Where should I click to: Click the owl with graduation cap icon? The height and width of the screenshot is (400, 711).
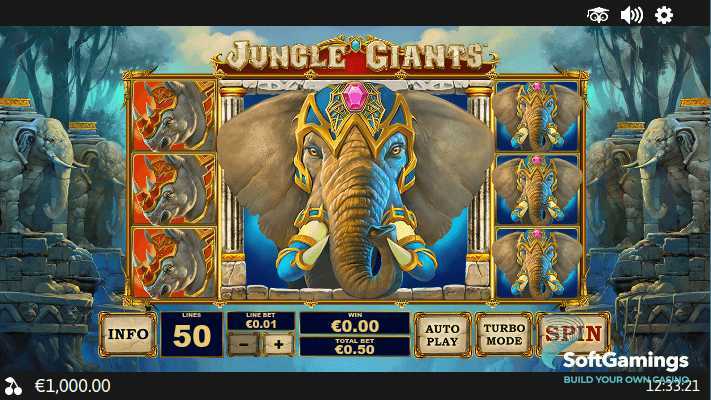pyautogui.click(x=598, y=15)
